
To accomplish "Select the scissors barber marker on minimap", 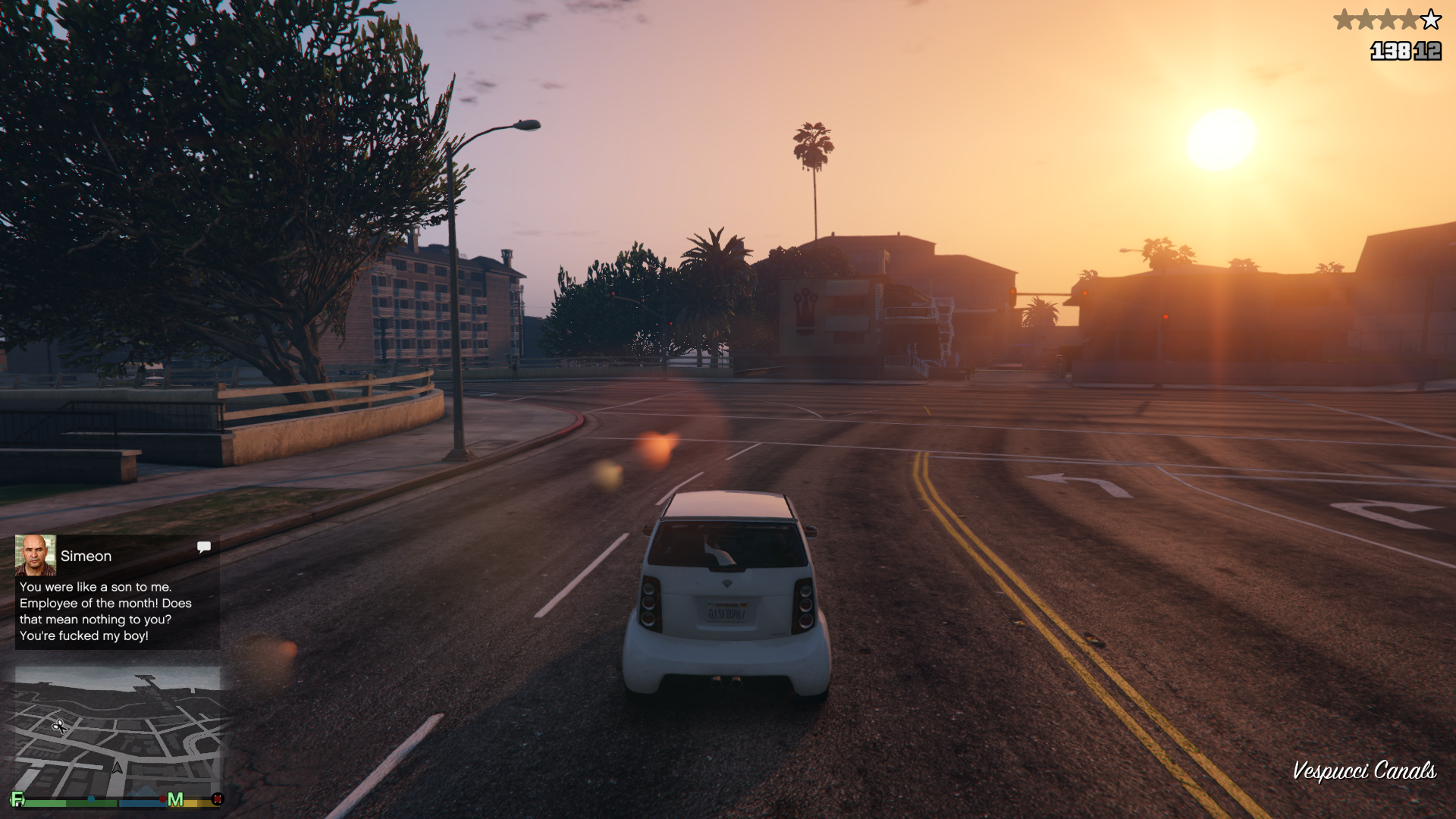I will click(59, 726).
